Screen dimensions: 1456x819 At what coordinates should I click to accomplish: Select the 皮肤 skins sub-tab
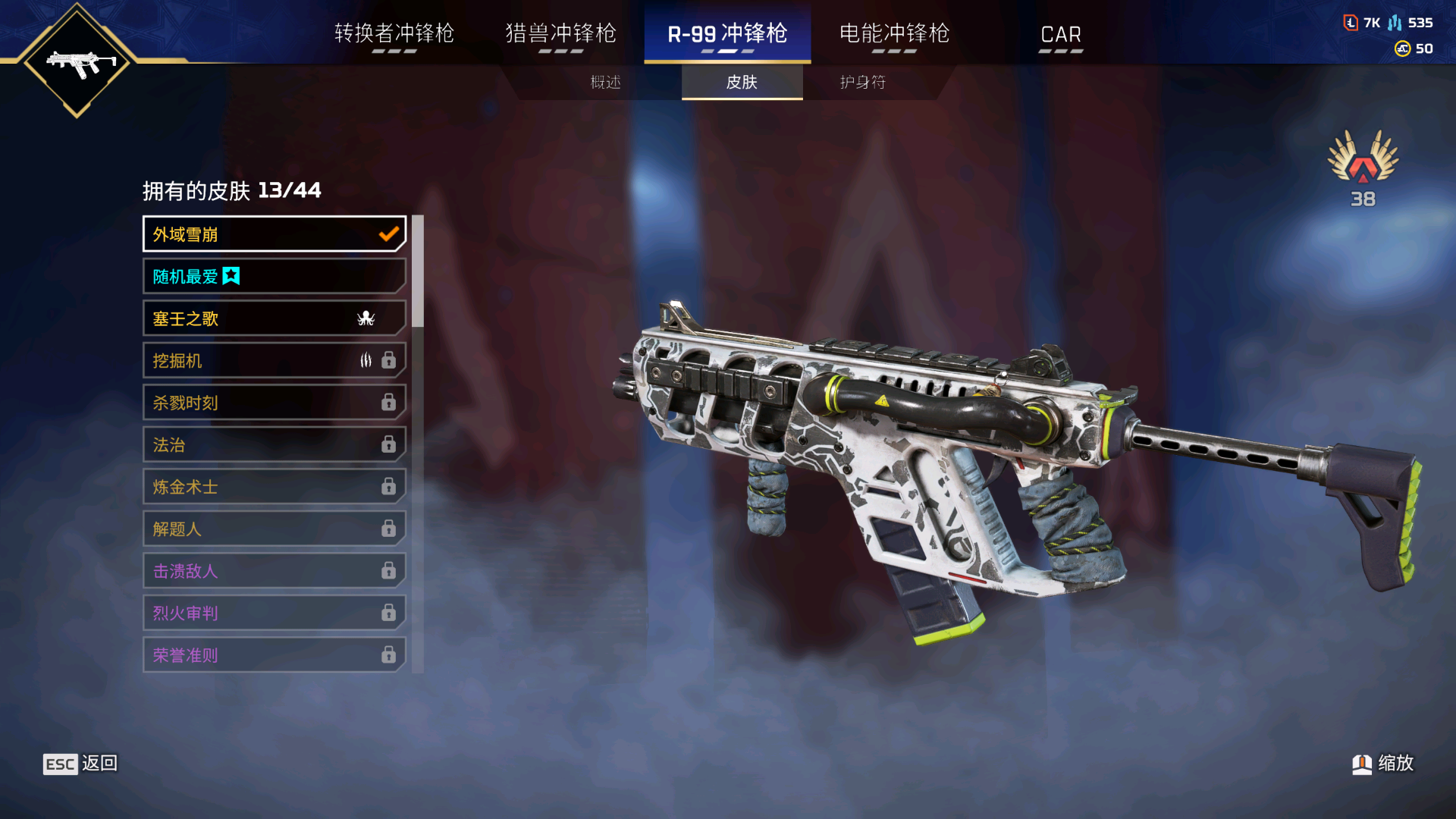tap(742, 82)
